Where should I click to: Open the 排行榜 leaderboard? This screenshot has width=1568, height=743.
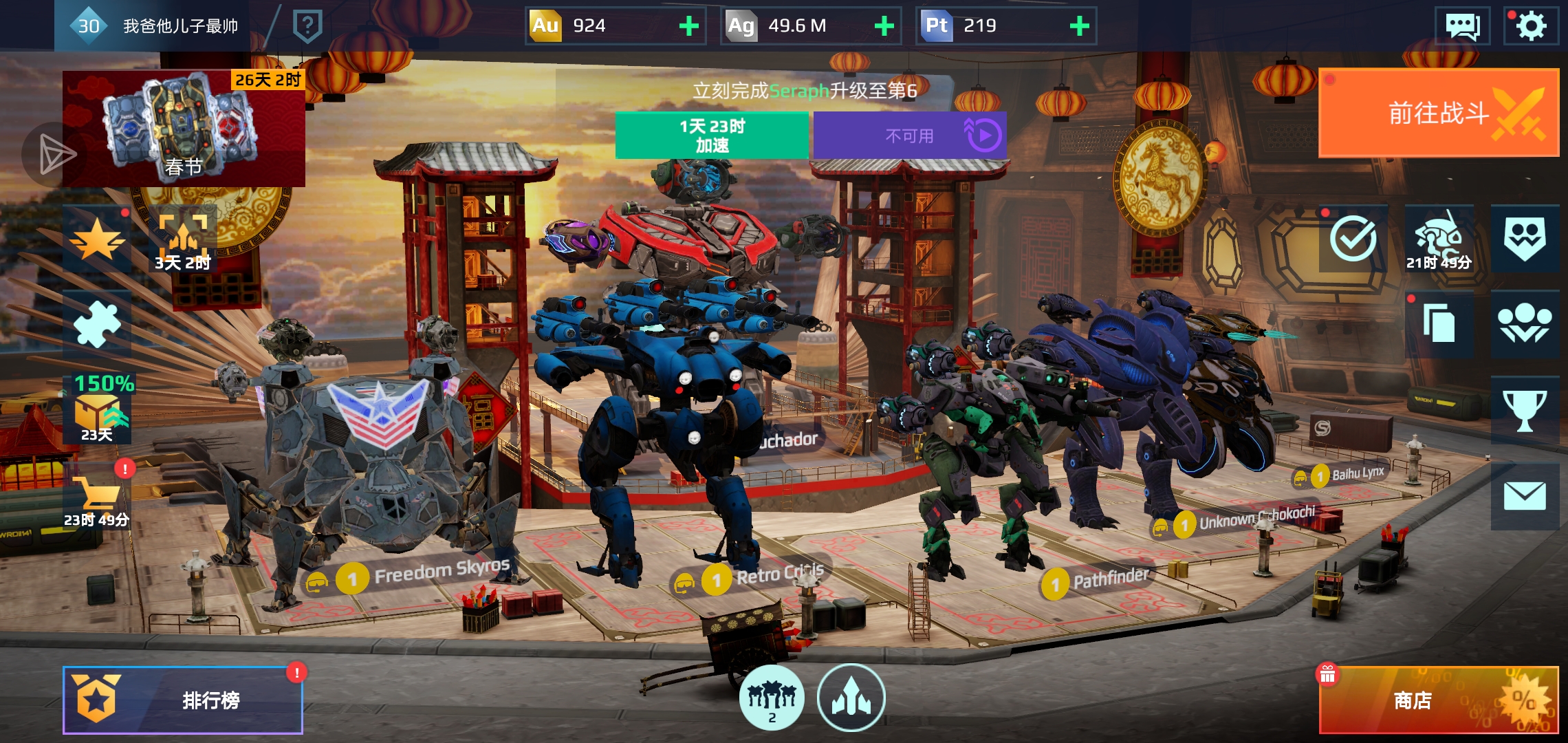[x=183, y=700]
